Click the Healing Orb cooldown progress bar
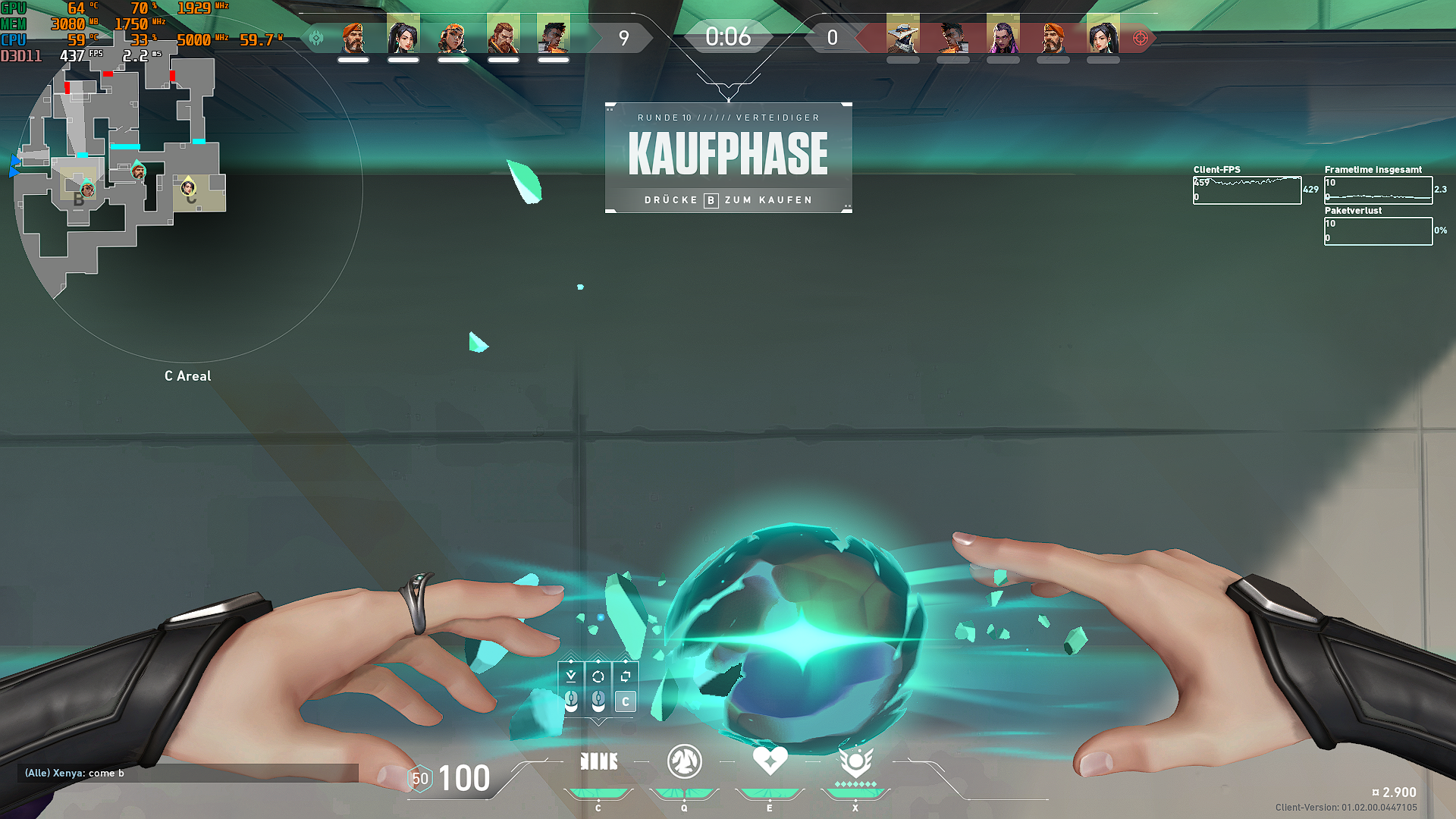The width and height of the screenshot is (1456, 819). 770,791
